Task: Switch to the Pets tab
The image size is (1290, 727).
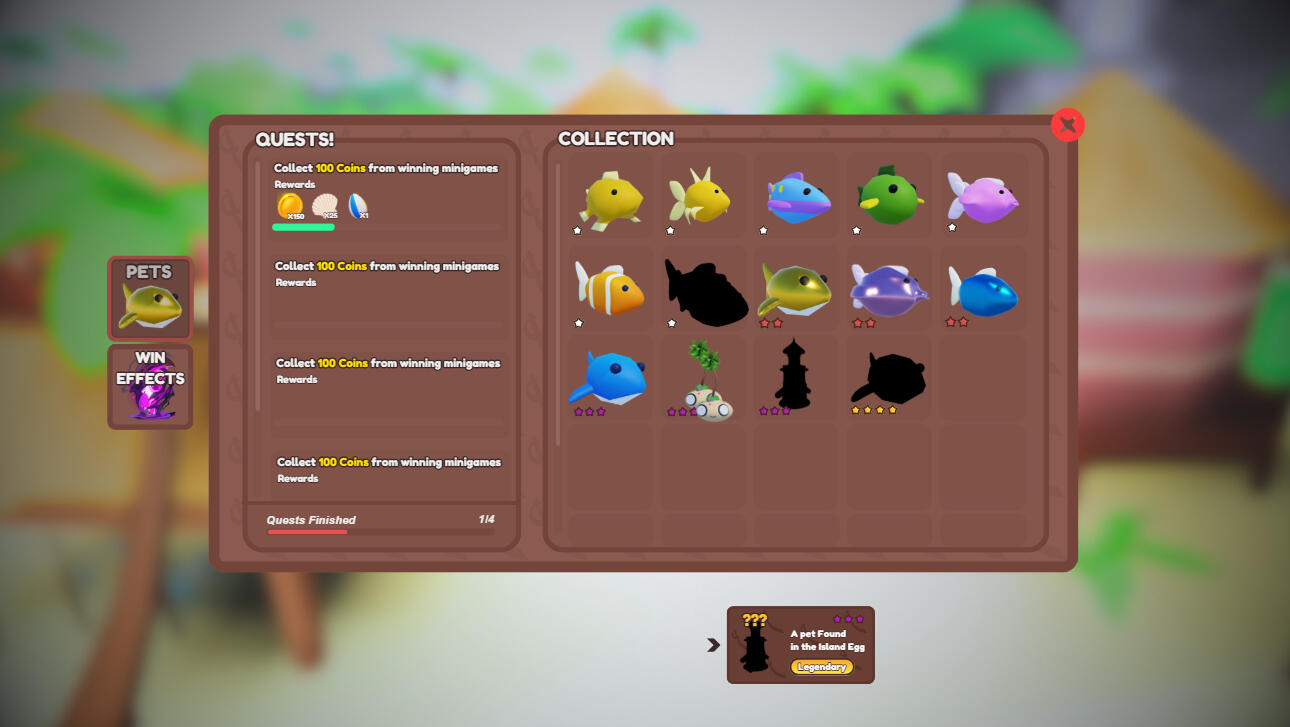Action: point(150,298)
